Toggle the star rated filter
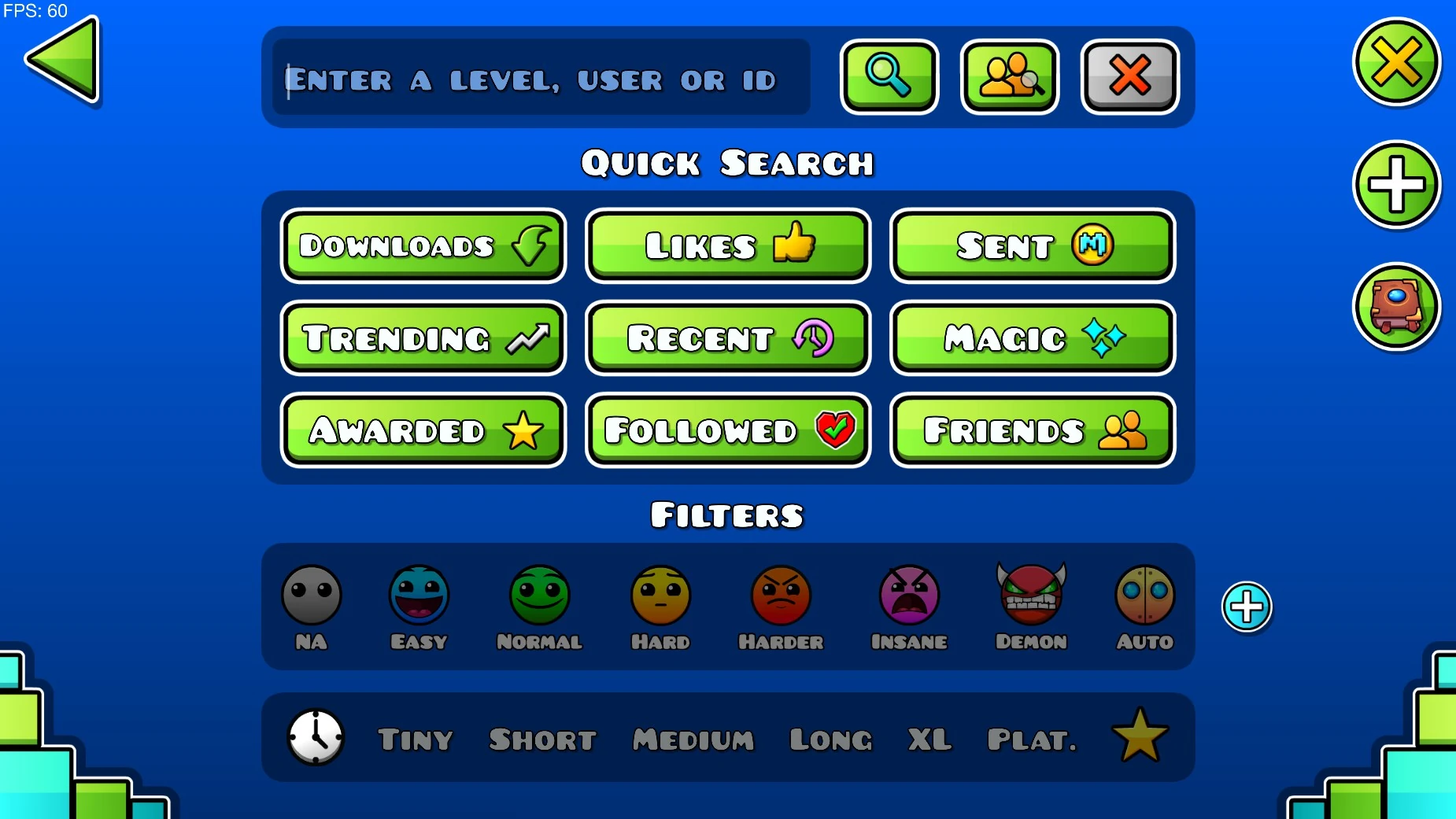The image size is (1456, 819). (1138, 736)
